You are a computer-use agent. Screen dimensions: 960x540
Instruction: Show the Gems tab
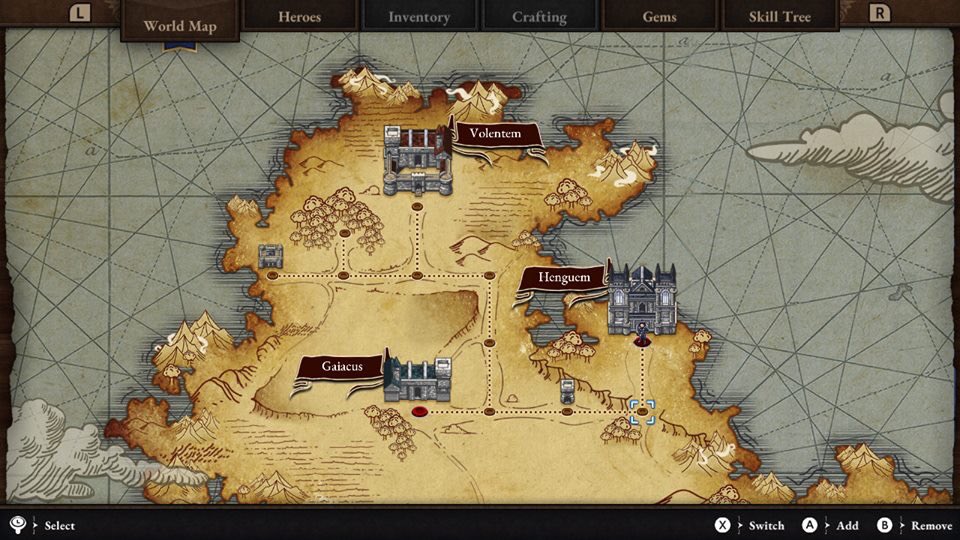659,17
